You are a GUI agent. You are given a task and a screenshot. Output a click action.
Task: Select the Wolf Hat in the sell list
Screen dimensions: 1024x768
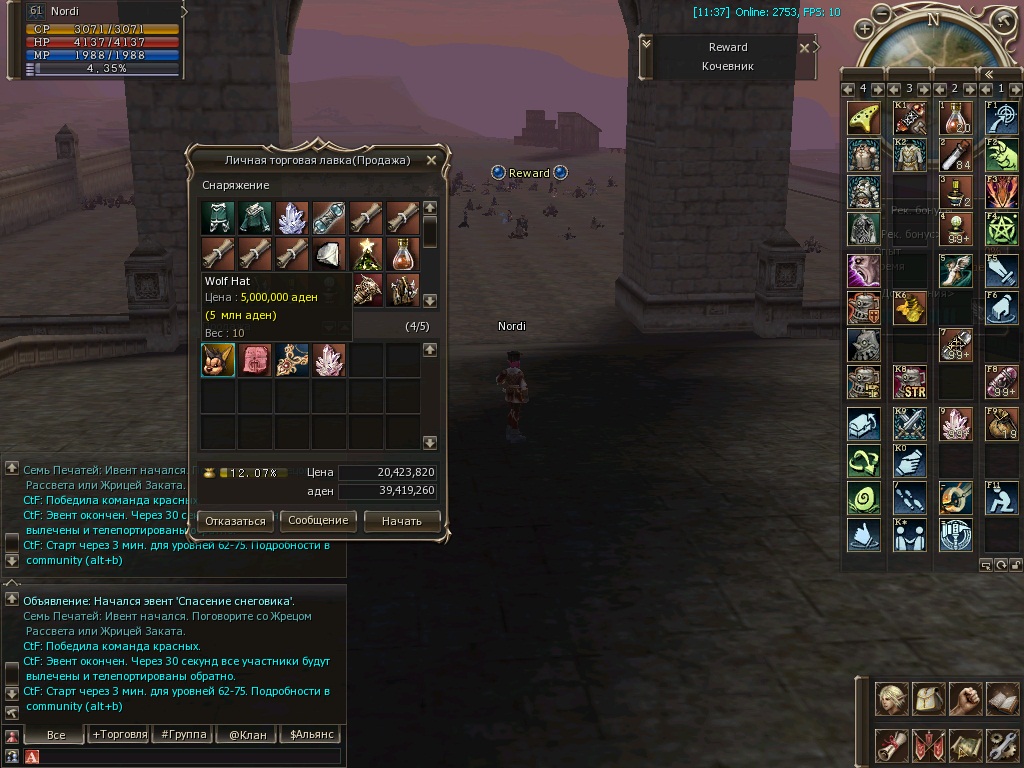[218, 360]
